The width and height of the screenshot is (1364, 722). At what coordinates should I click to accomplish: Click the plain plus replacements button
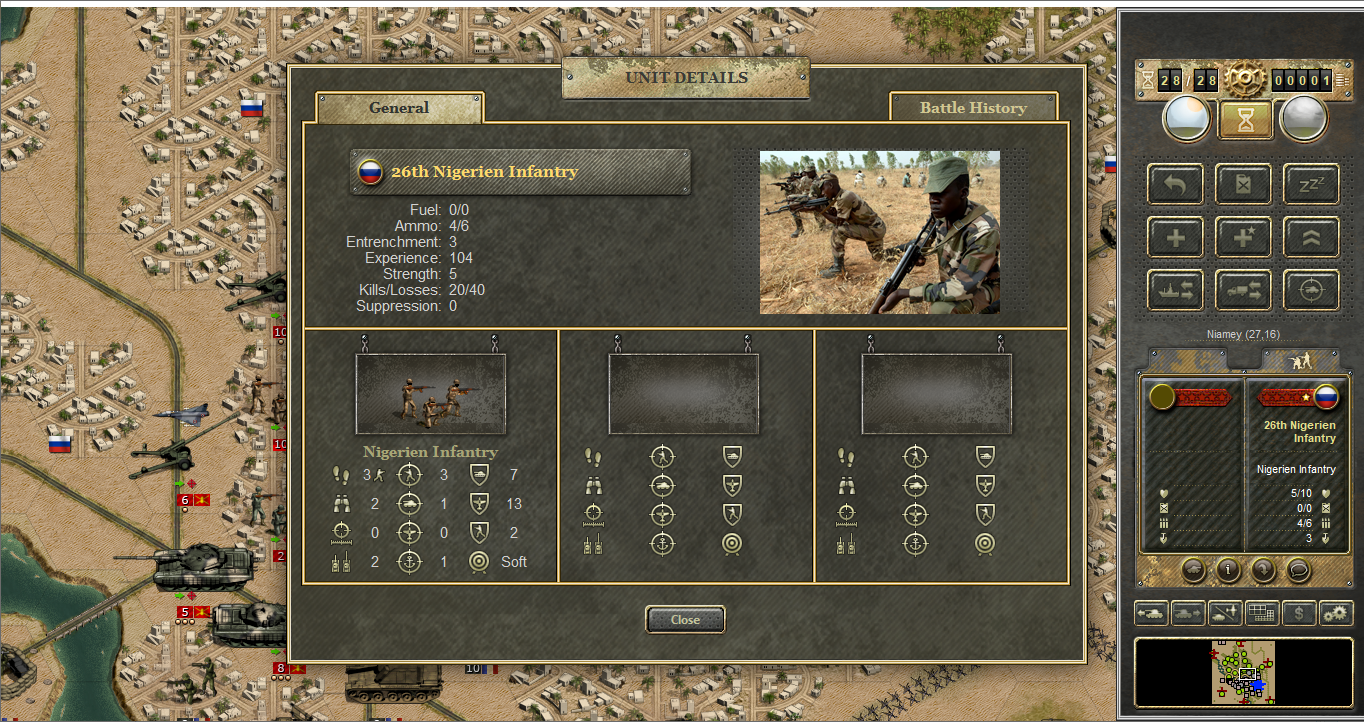pyautogui.click(x=1174, y=238)
